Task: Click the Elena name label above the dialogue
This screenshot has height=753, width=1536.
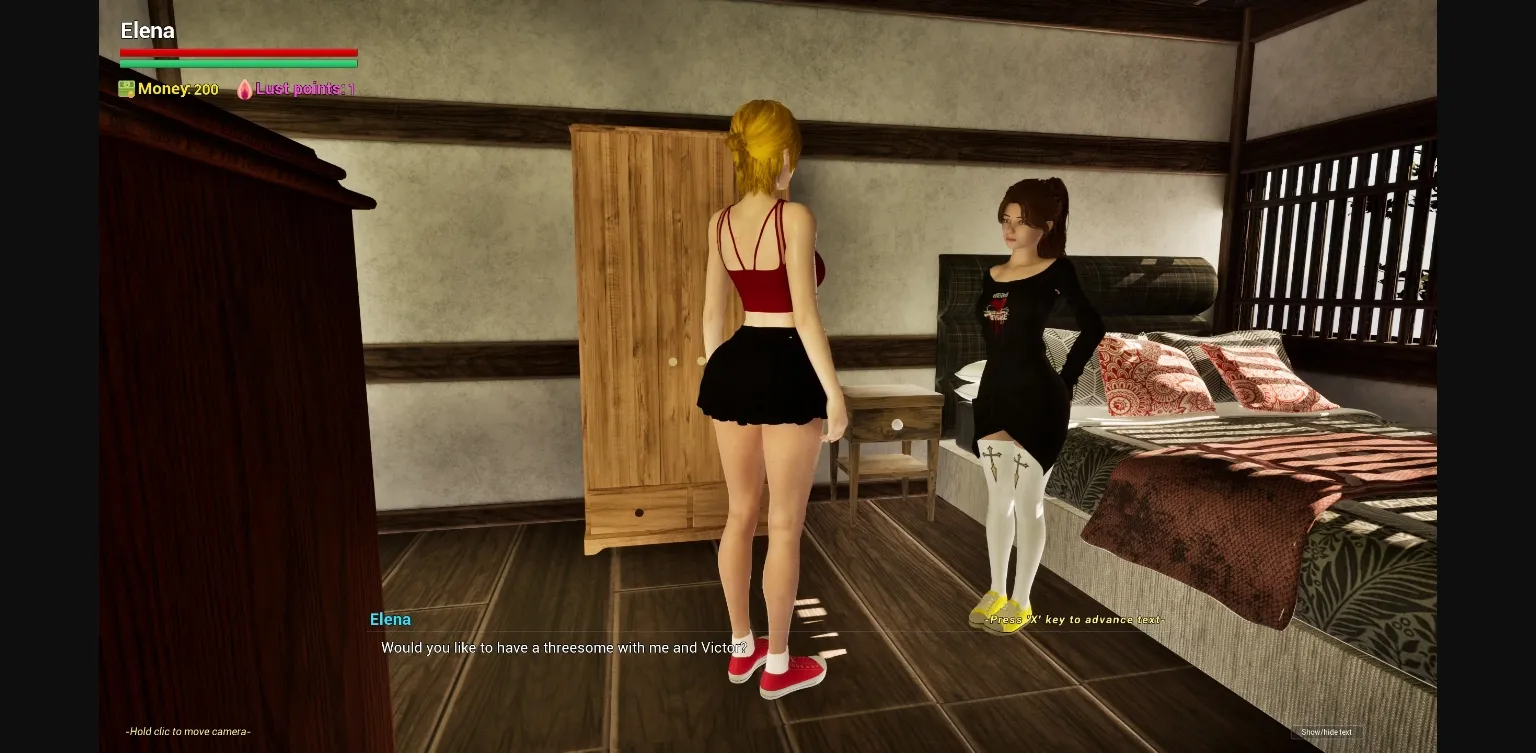Action: (x=390, y=619)
